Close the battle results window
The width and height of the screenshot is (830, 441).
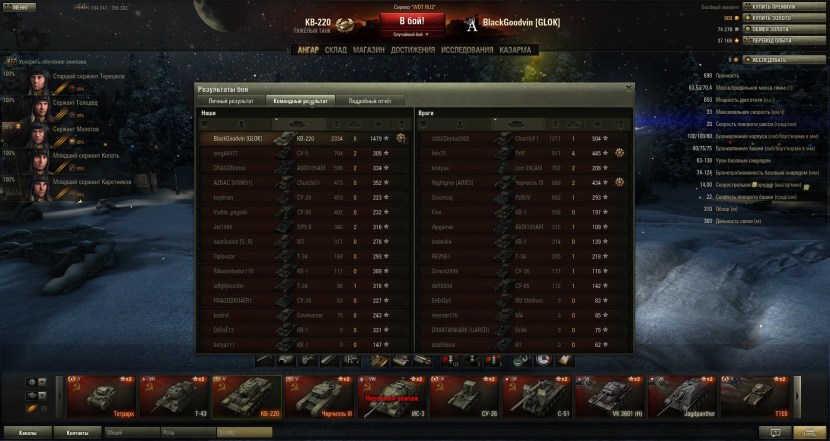(x=629, y=88)
